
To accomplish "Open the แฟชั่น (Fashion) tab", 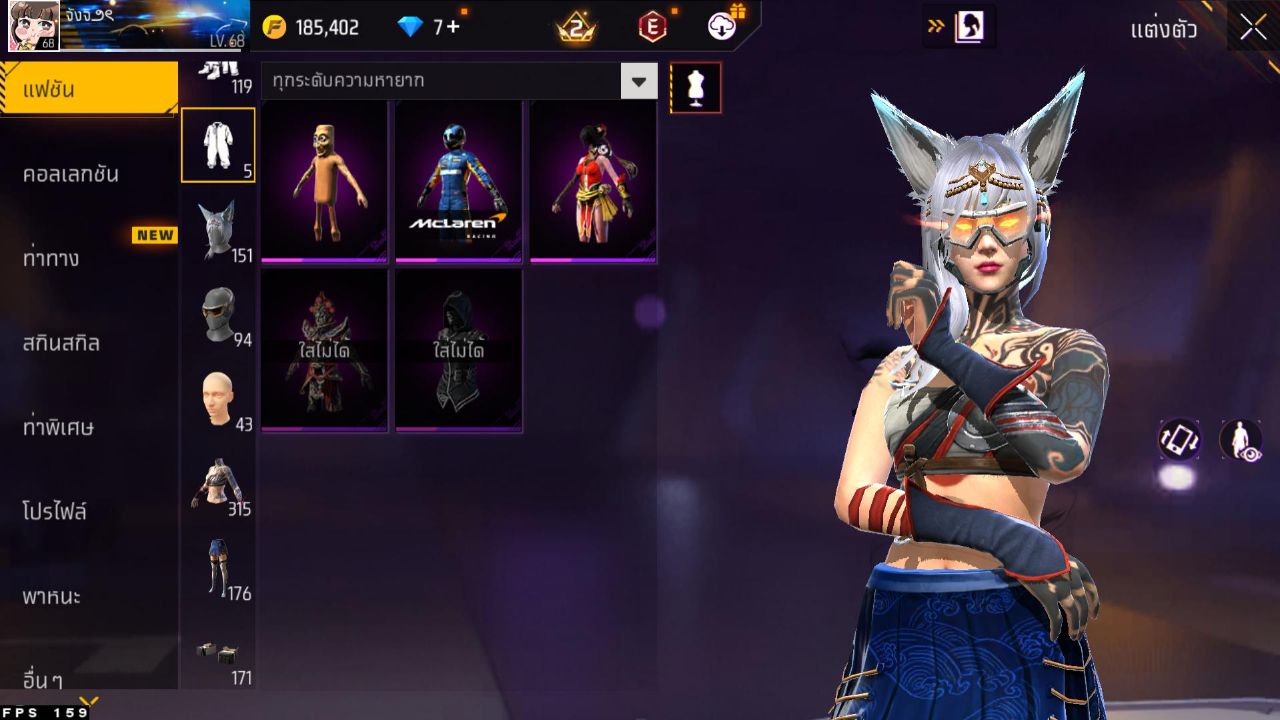I will [88, 90].
